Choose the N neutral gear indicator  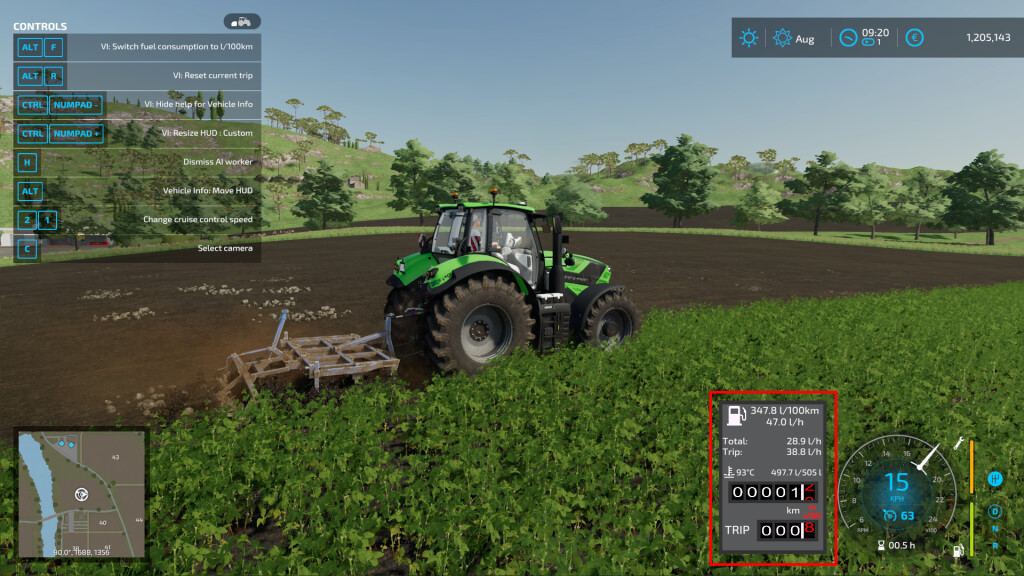pyautogui.click(x=995, y=529)
